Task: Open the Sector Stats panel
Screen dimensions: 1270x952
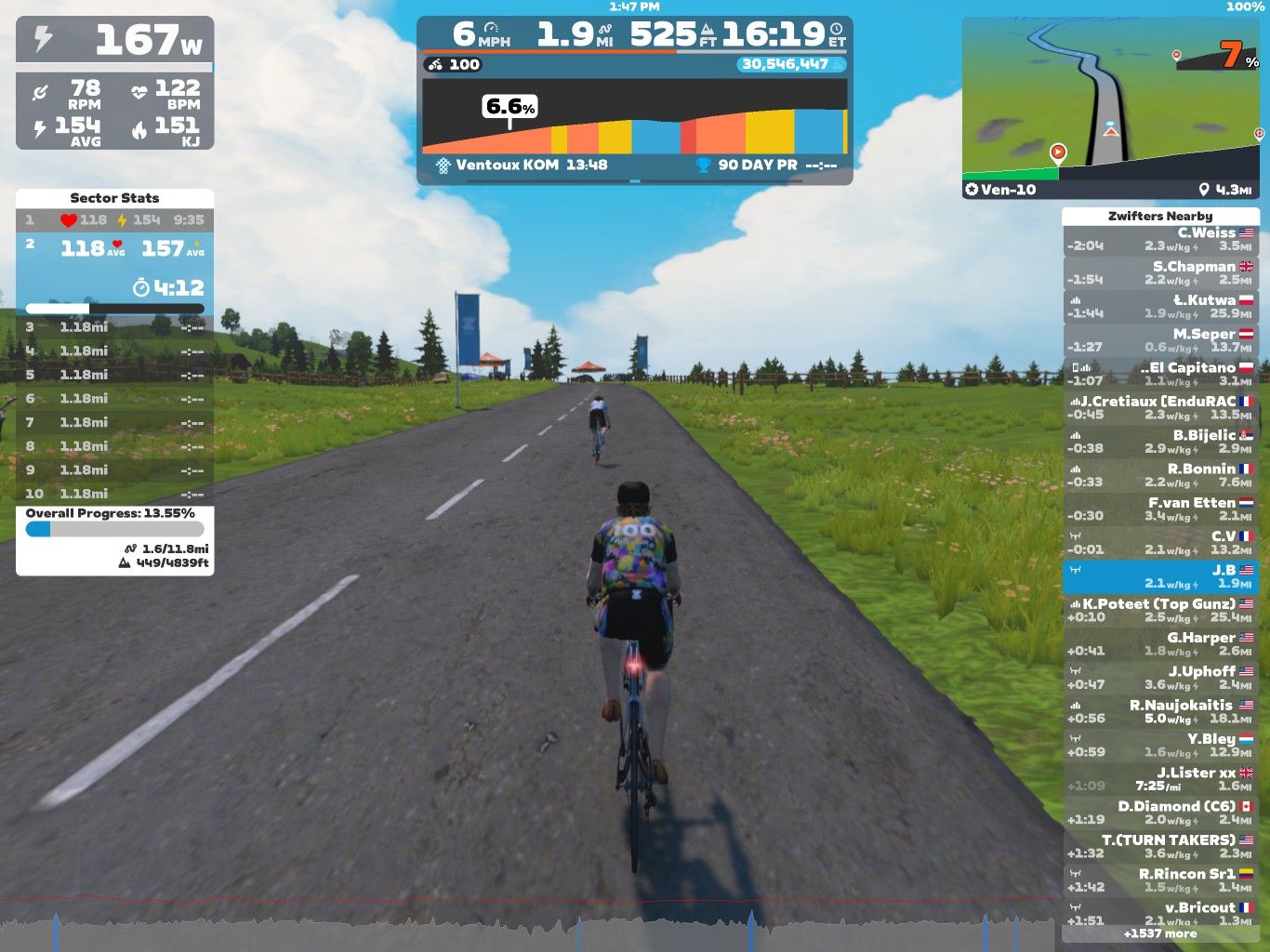Action: click(x=114, y=198)
